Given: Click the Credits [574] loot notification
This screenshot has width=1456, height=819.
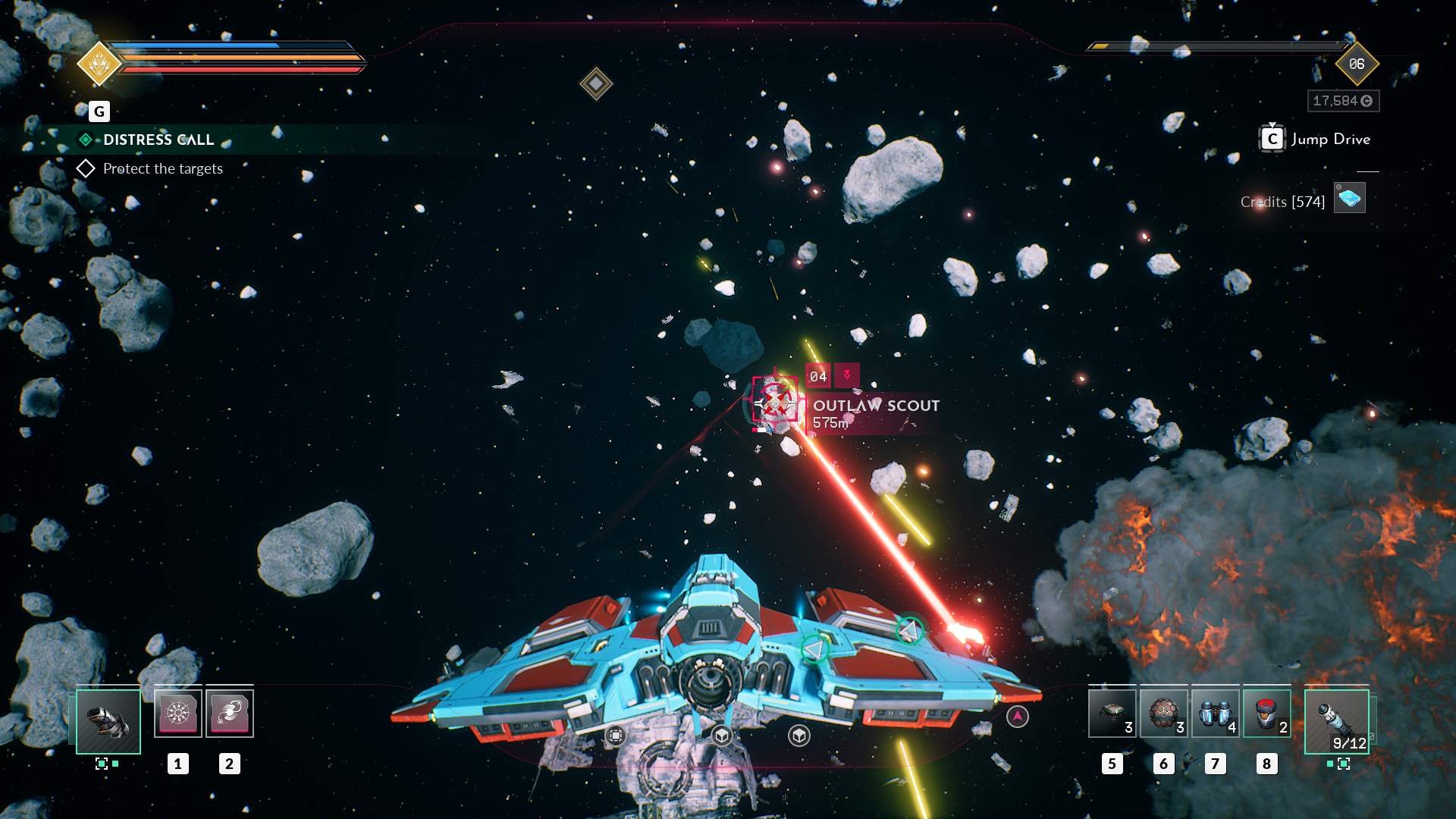Looking at the screenshot, I should tap(1282, 202).
